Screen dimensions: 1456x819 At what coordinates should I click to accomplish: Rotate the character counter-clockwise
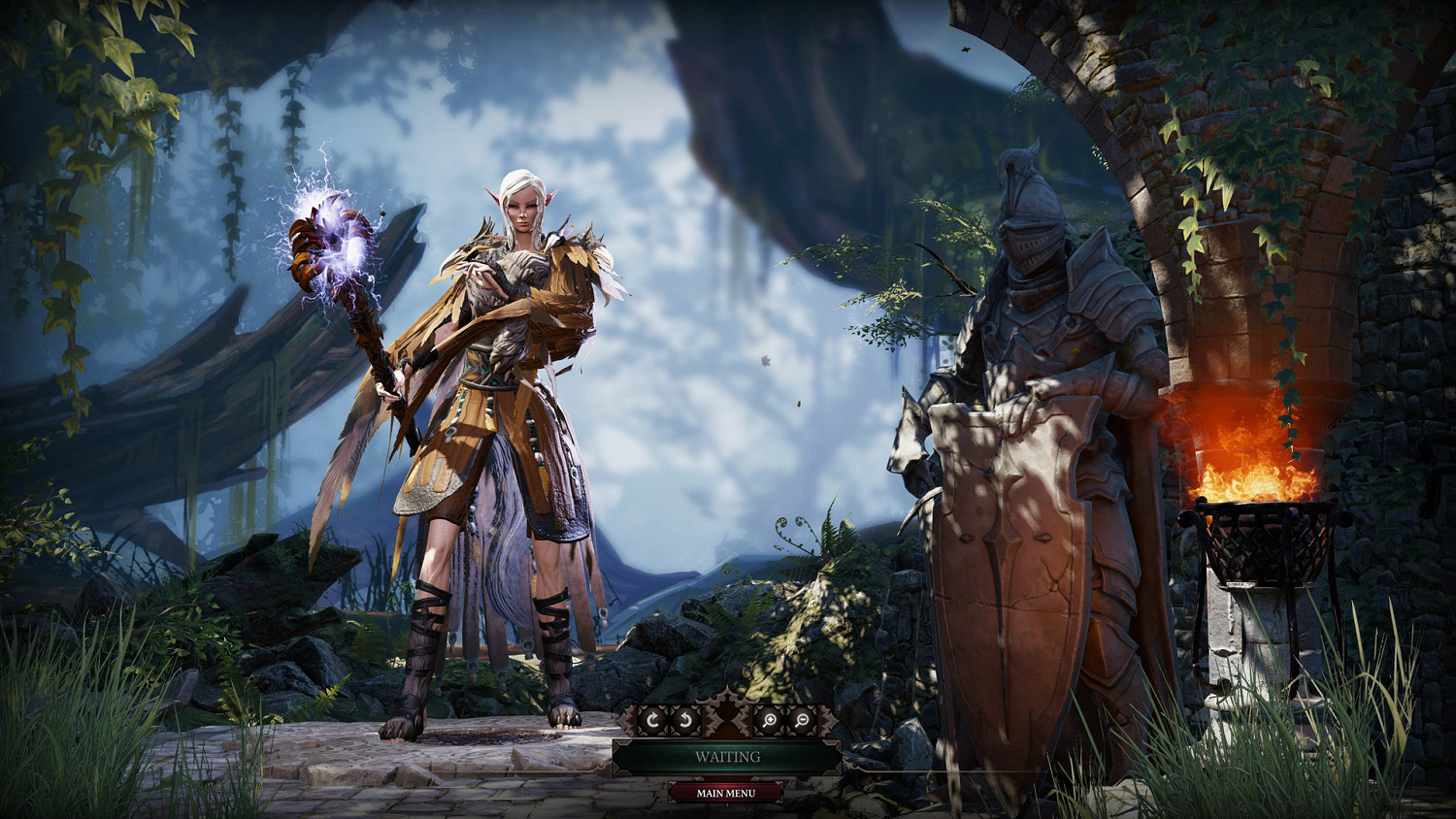[685, 720]
